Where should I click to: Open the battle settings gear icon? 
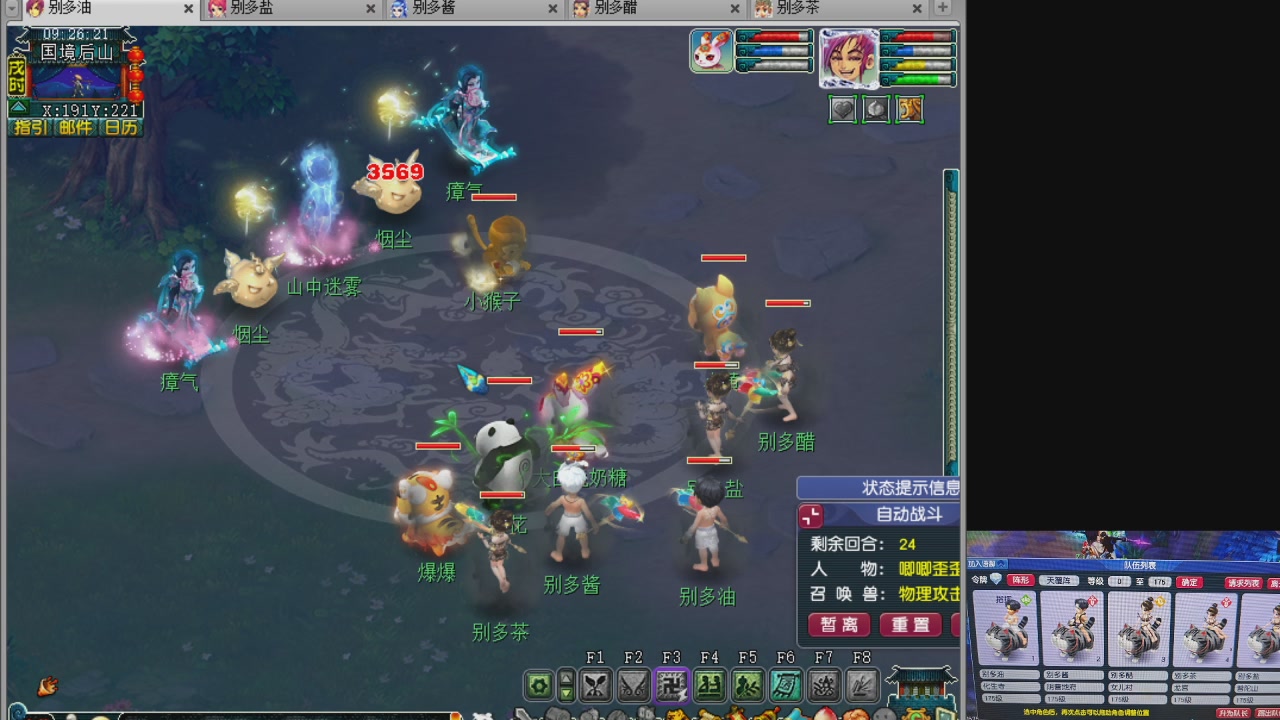pyautogui.click(x=539, y=685)
